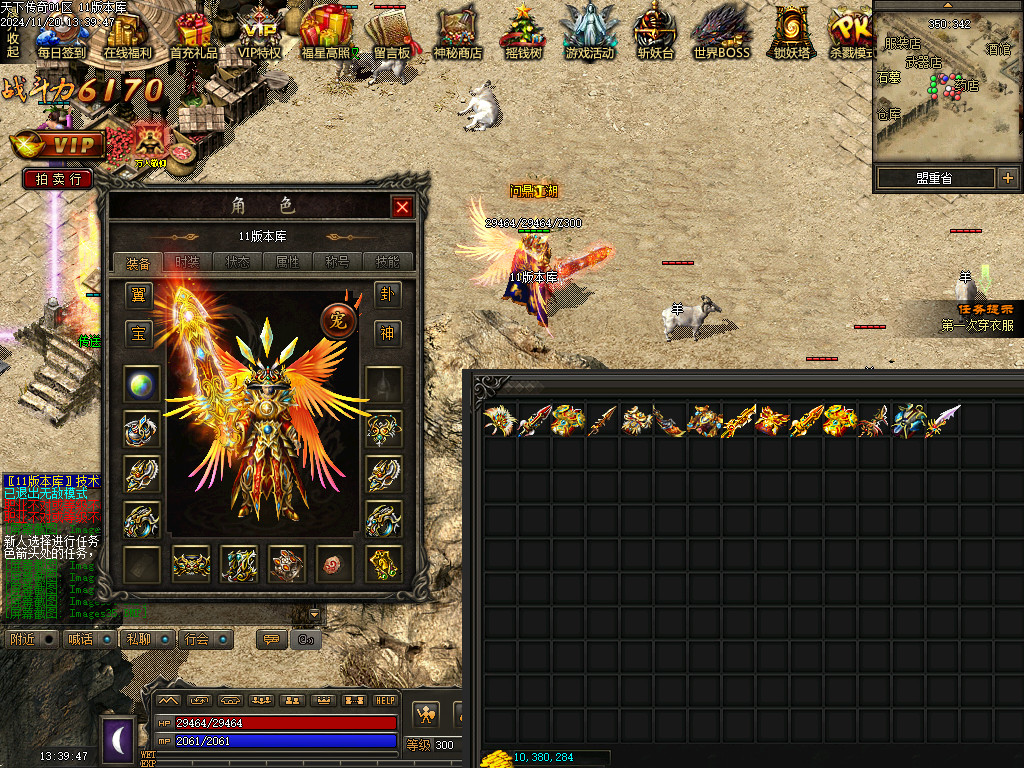Select the green orb equipment slot

point(141,385)
